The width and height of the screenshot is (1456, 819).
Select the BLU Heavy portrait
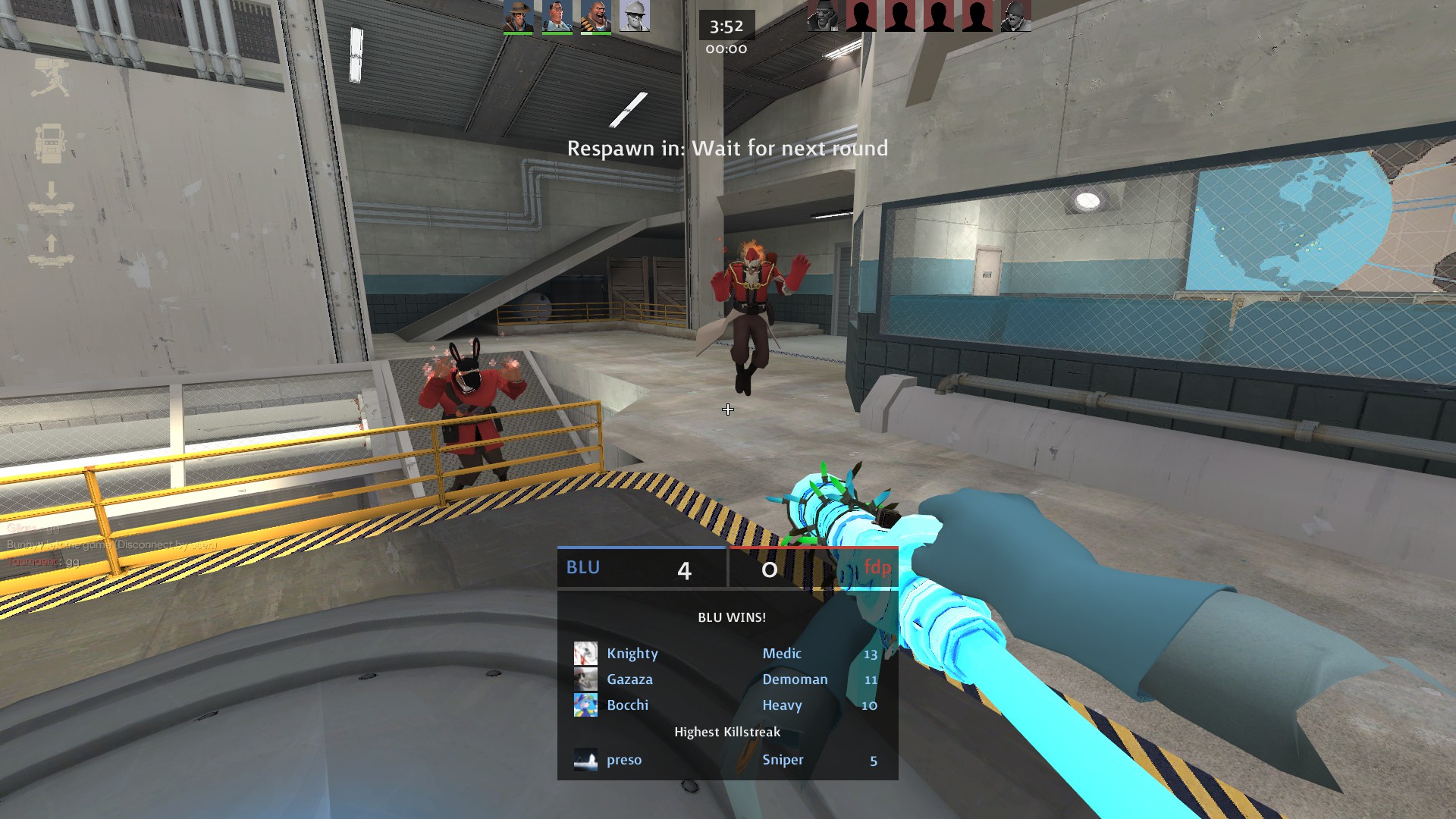pos(595,16)
